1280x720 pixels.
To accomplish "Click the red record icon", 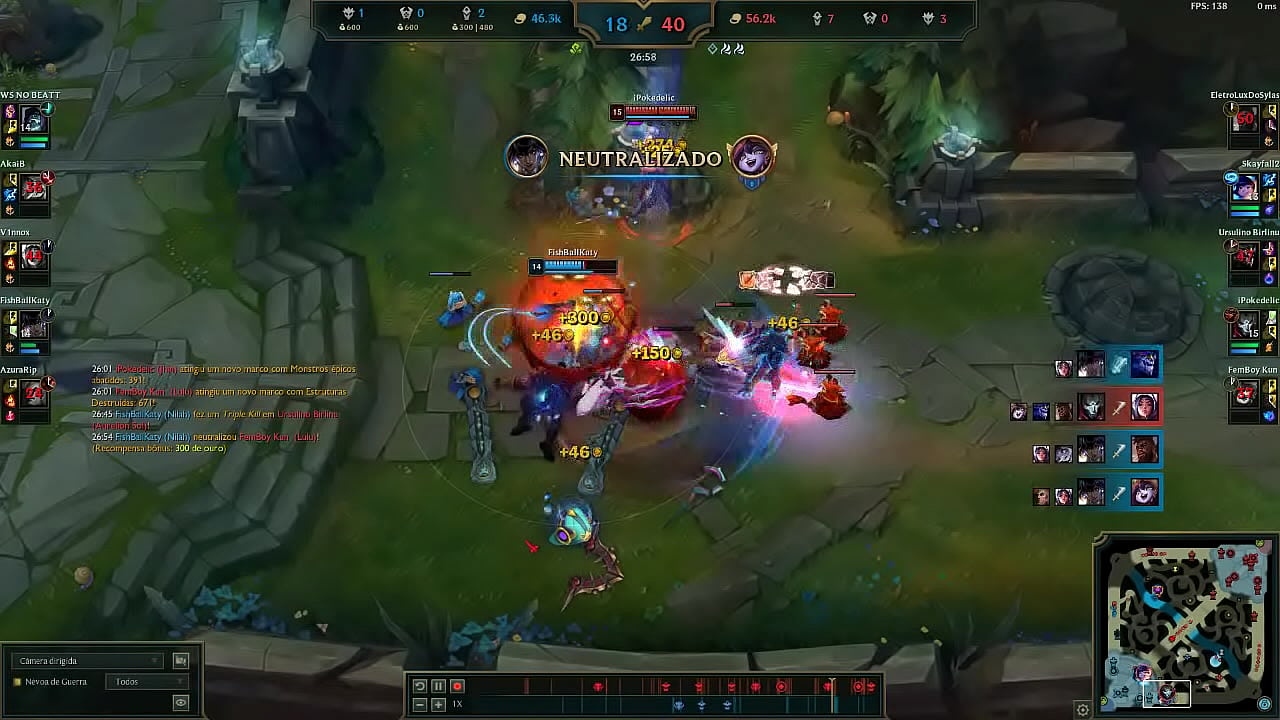I will pyautogui.click(x=458, y=686).
